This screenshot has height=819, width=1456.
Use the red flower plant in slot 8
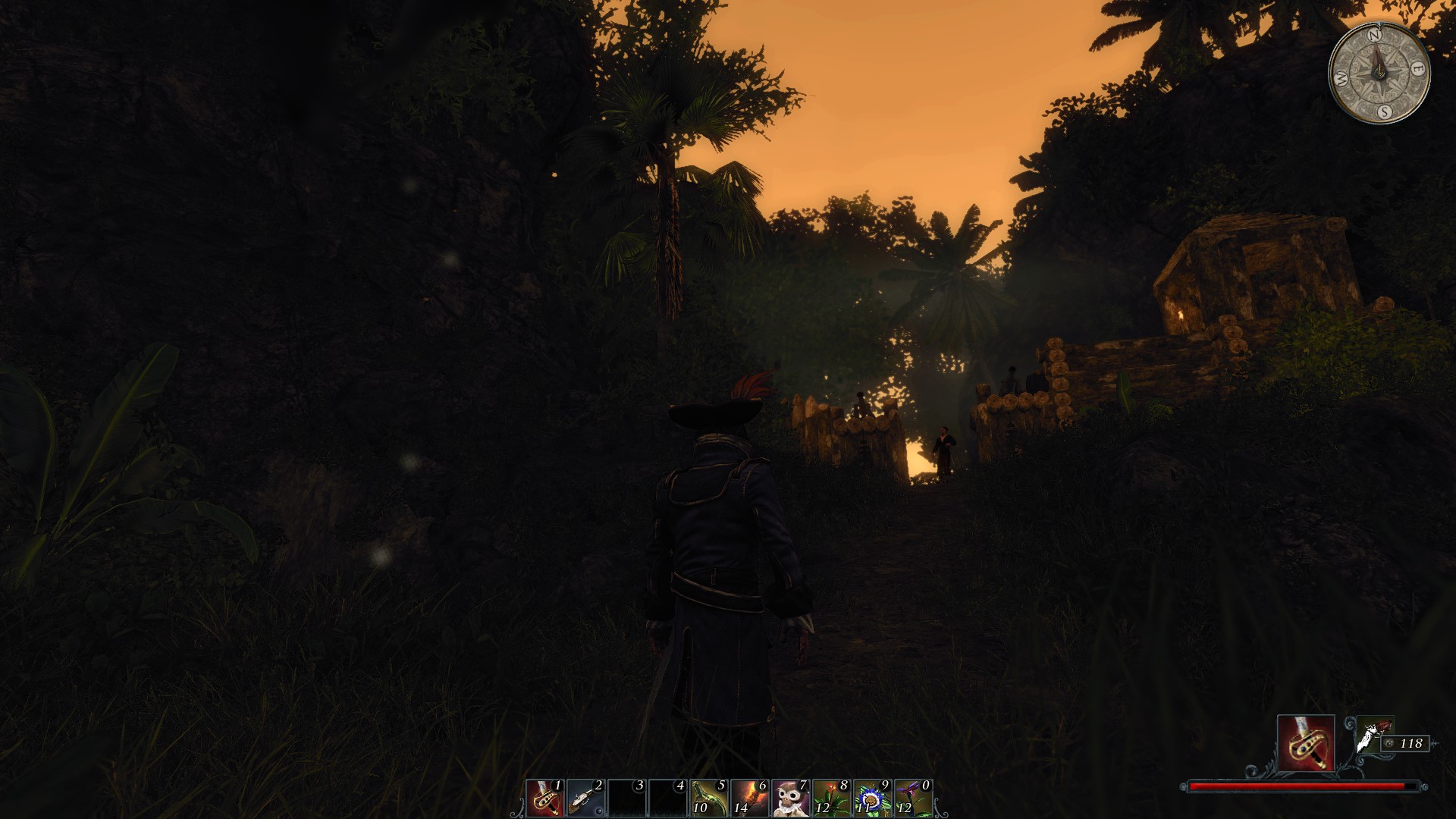click(x=831, y=798)
